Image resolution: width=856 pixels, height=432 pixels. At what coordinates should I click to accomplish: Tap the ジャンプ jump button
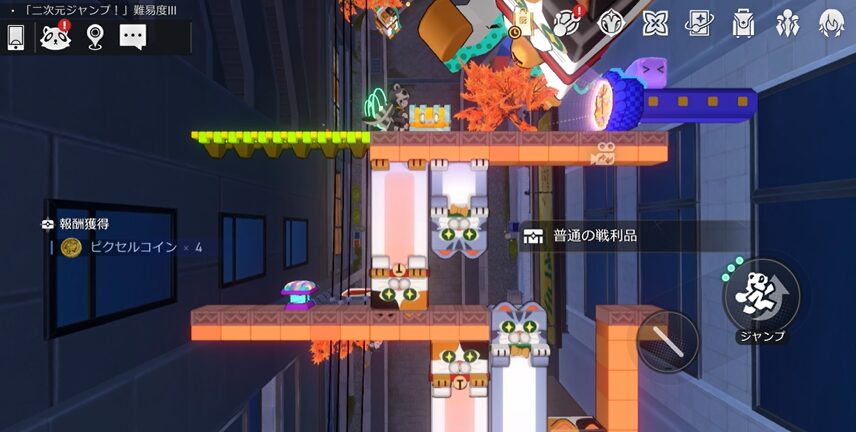(761, 294)
